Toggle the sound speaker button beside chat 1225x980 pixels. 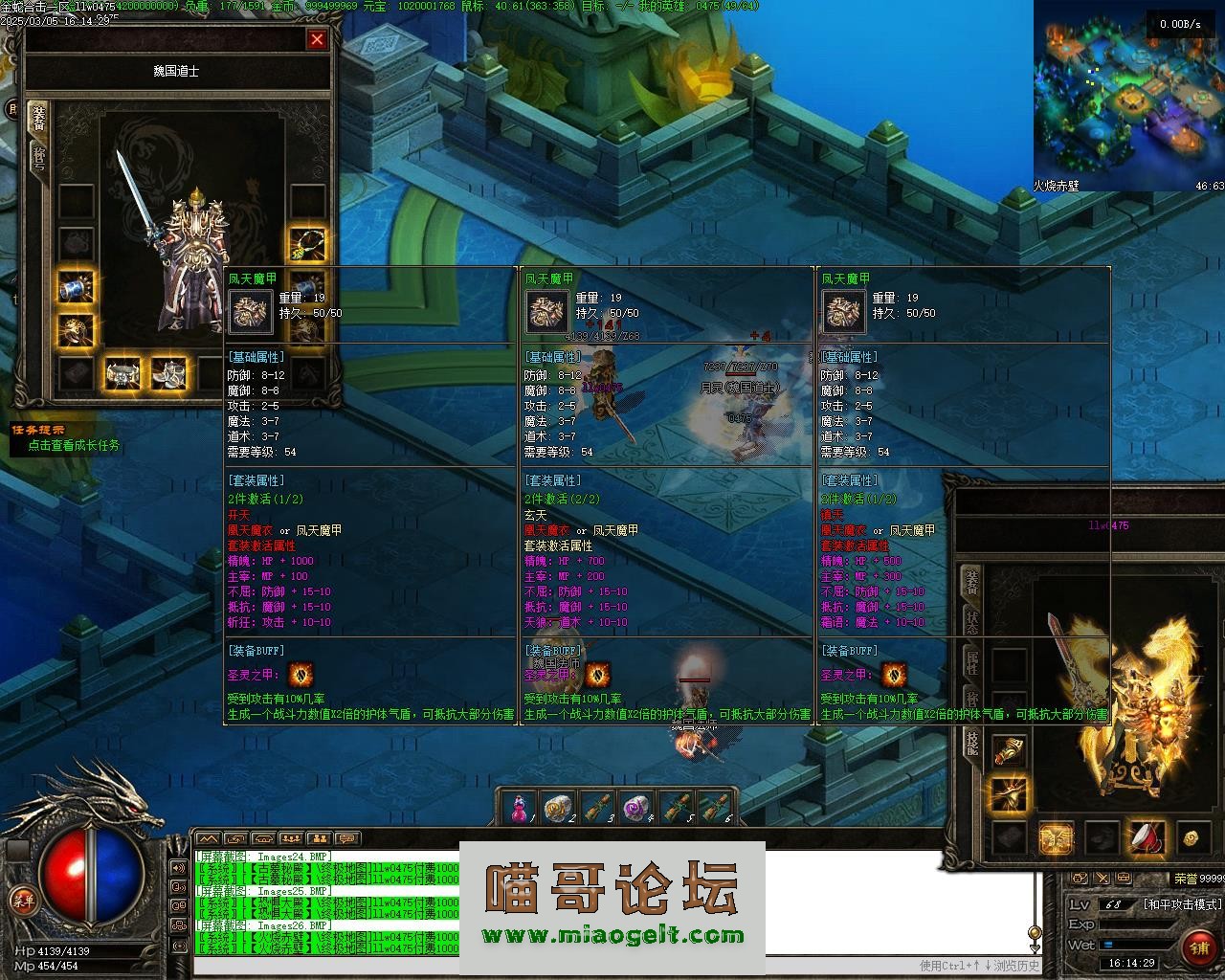[178, 868]
